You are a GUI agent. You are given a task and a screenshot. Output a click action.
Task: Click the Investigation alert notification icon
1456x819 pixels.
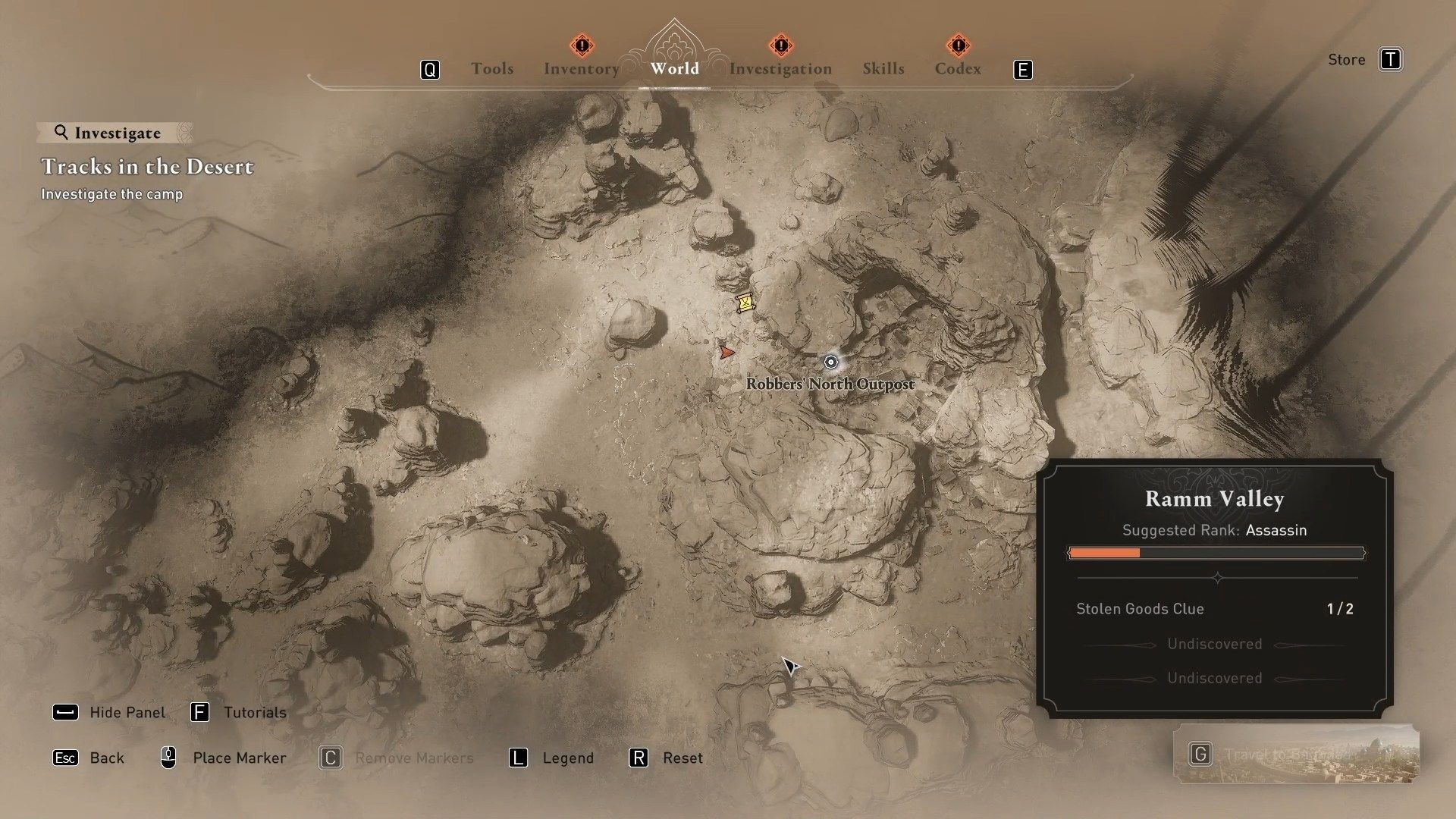781,46
